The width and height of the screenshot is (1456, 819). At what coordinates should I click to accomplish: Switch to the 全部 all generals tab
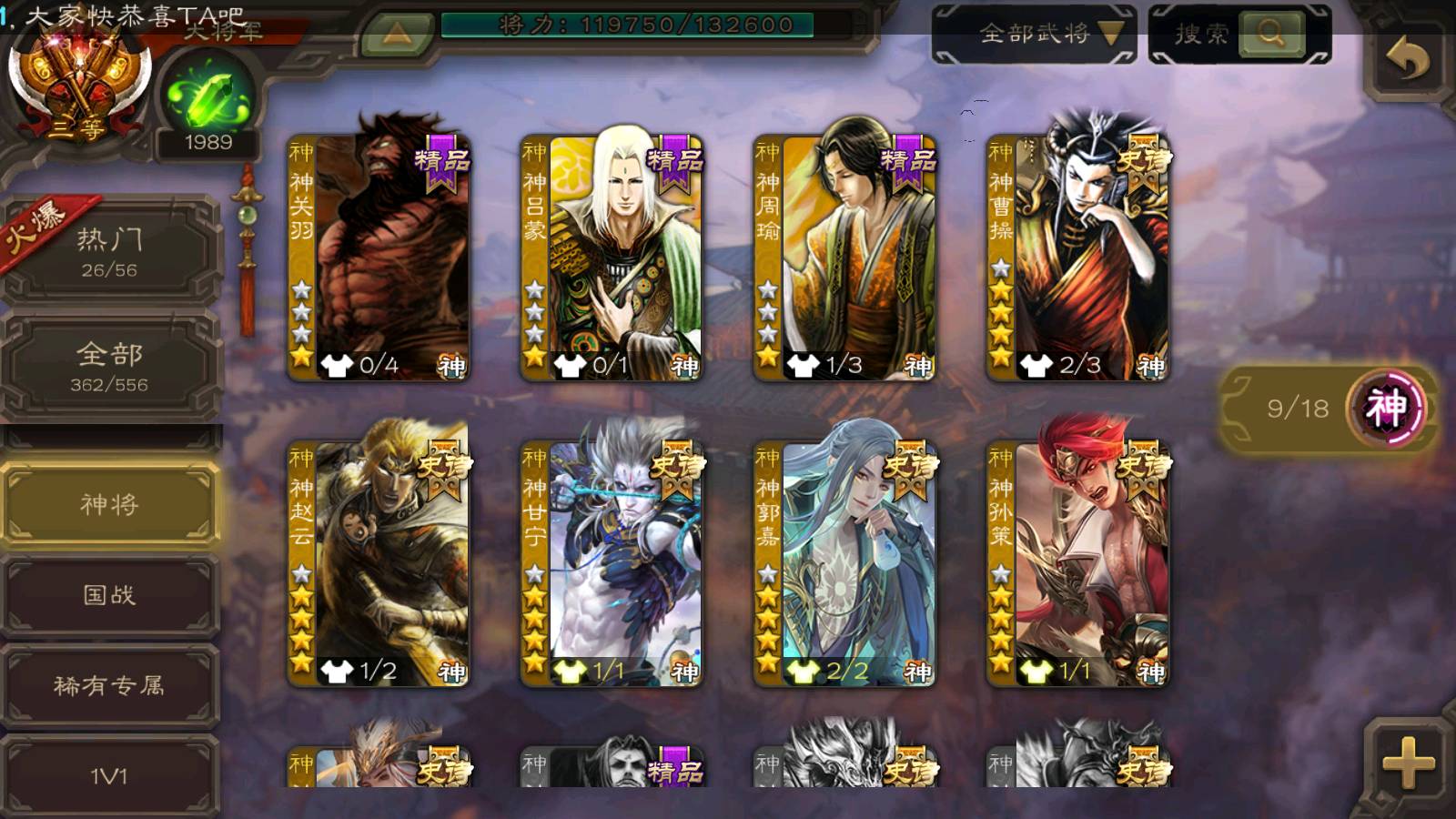pyautogui.click(x=109, y=366)
